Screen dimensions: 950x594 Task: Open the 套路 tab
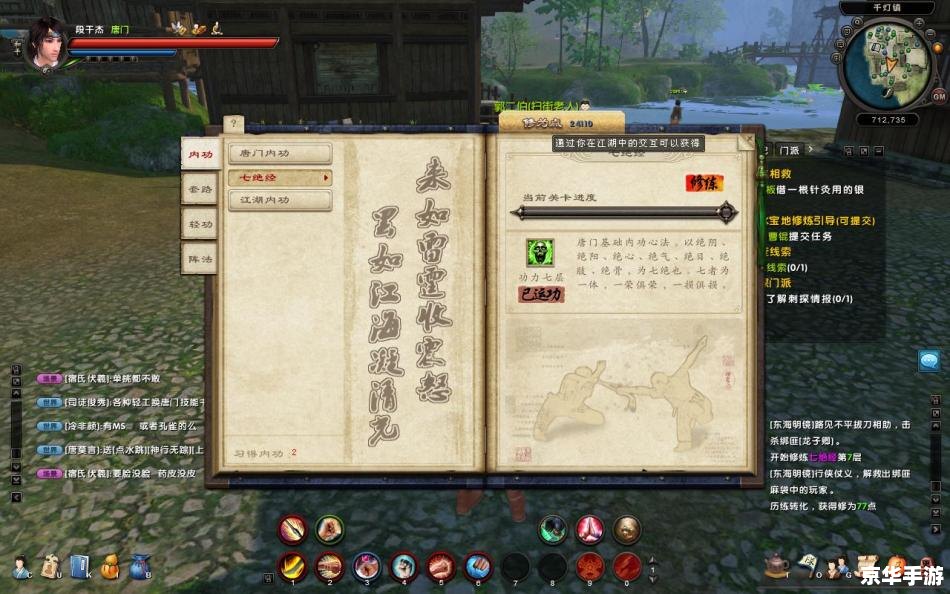tap(201, 188)
